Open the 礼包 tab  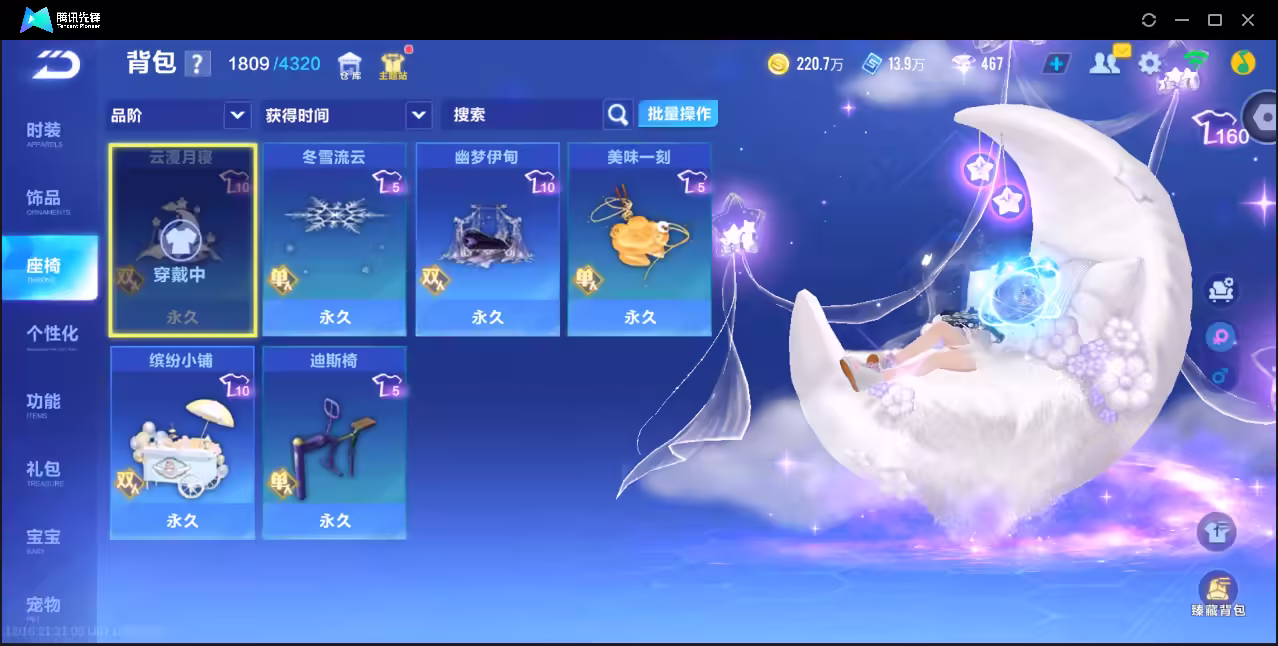[x=44, y=472]
